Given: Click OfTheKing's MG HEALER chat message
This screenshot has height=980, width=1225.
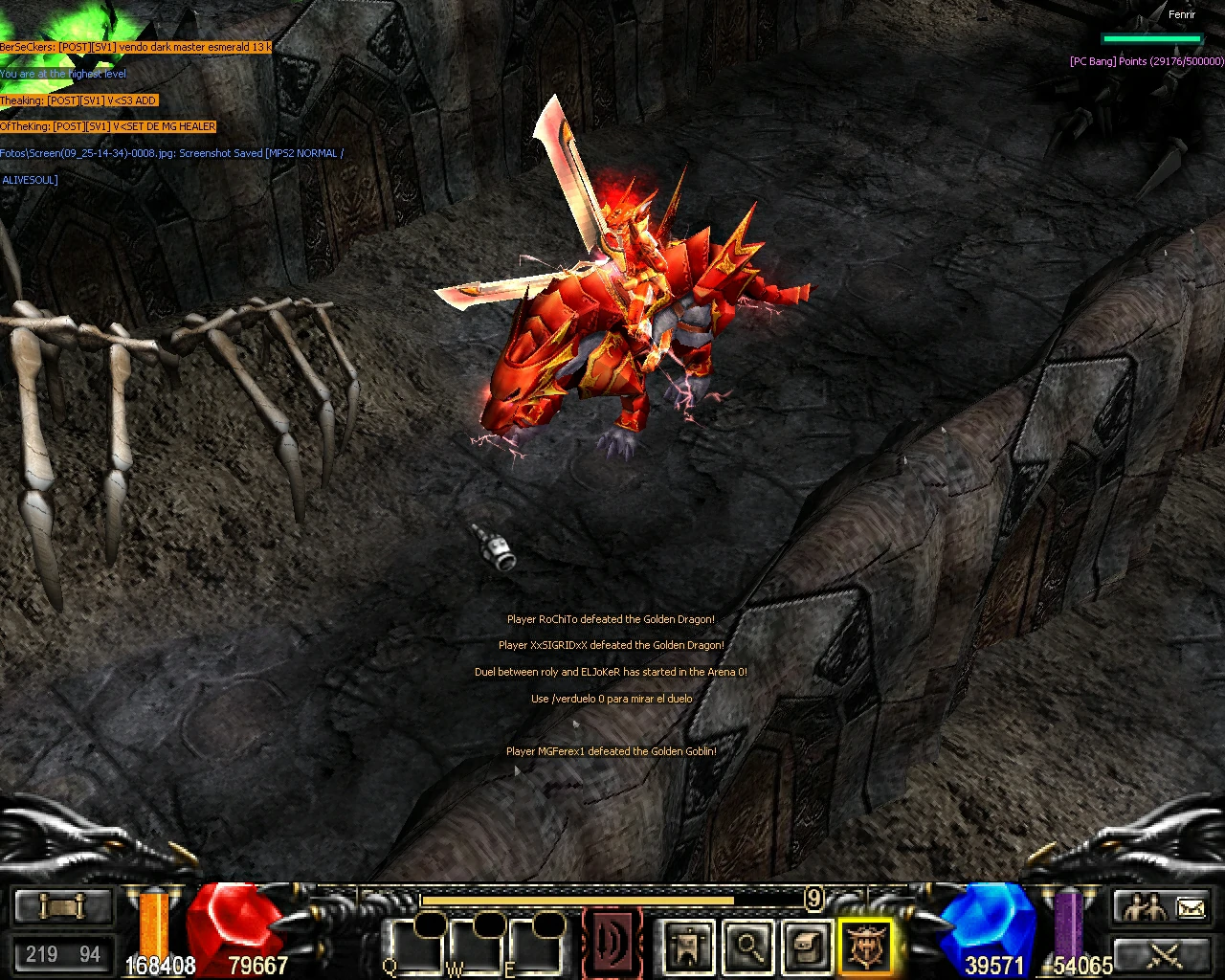Looking at the screenshot, I should 108,125.
